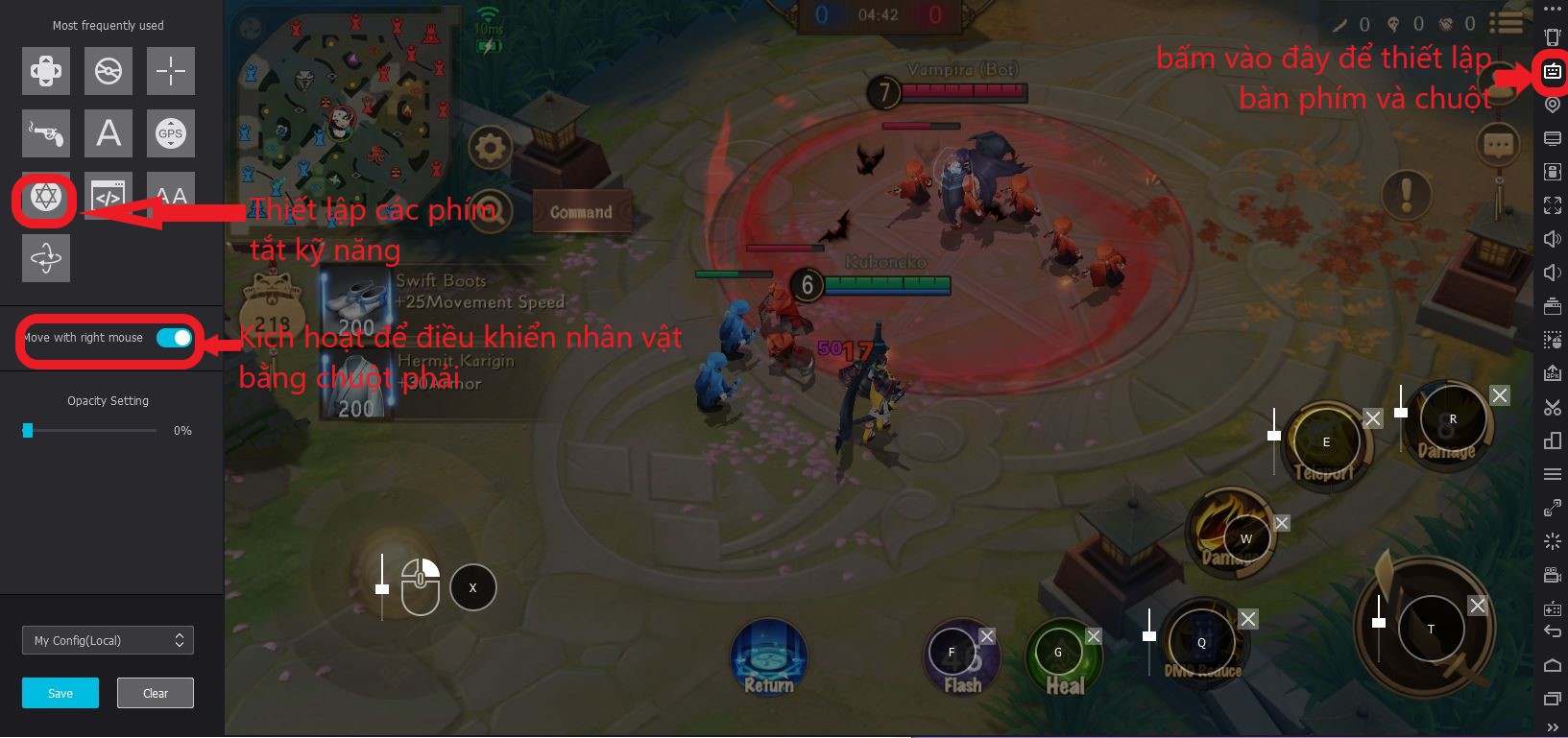
Task: Select the D-pad movement key tool
Action: coord(46,71)
